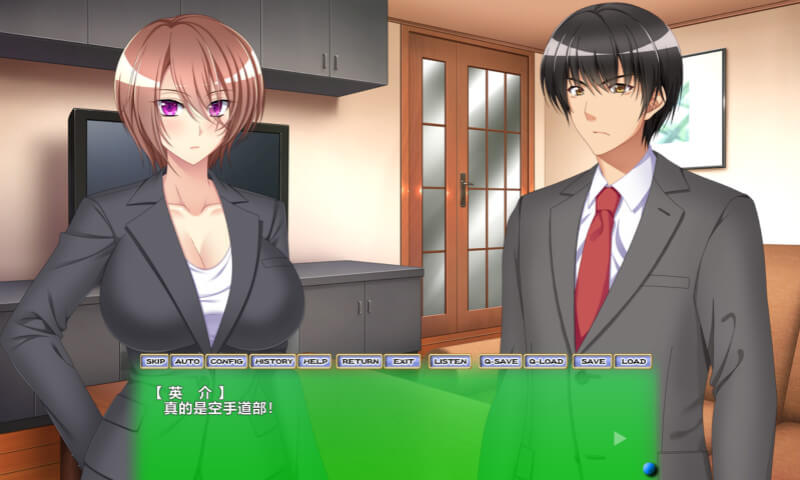Open the SAVE menu
The height and width of the screenshot is (480, 800).
point(592,361)
